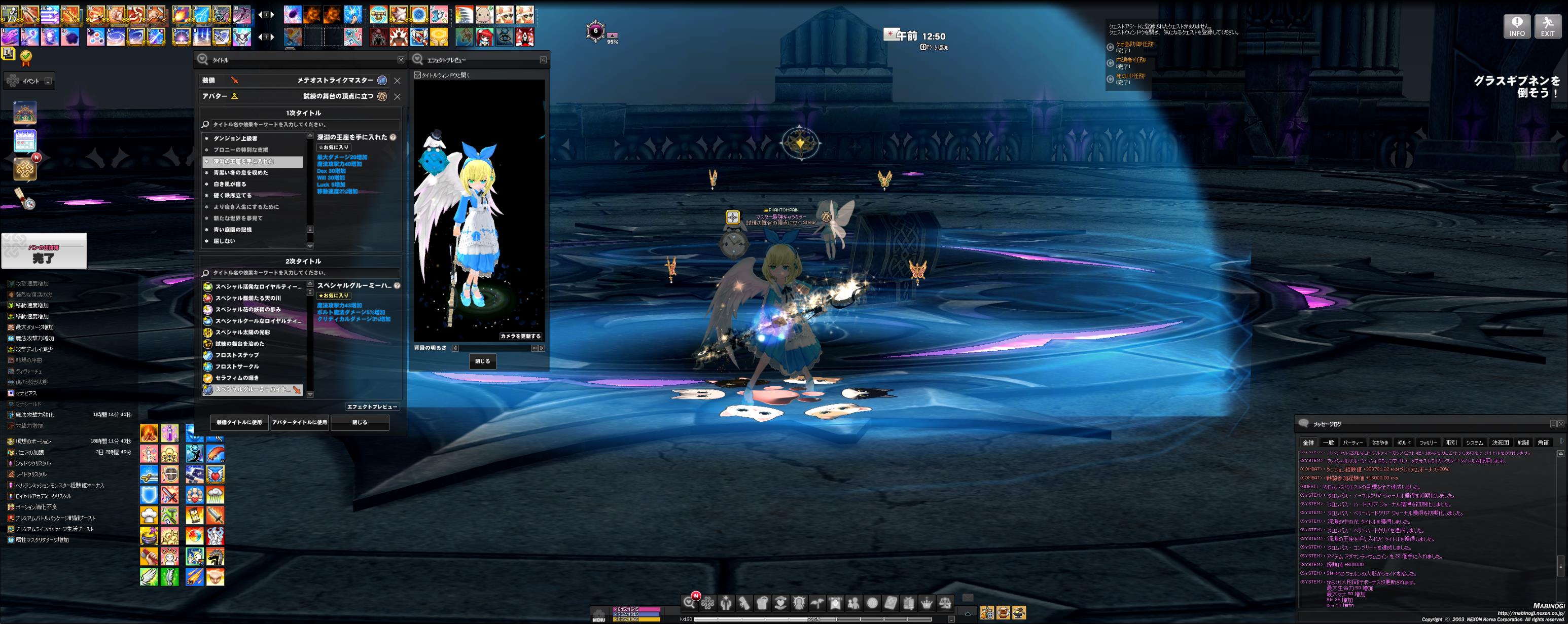Choose the 青い庭園の記憶 title row
Screen dimensions: 1568x624
[233, 230]
